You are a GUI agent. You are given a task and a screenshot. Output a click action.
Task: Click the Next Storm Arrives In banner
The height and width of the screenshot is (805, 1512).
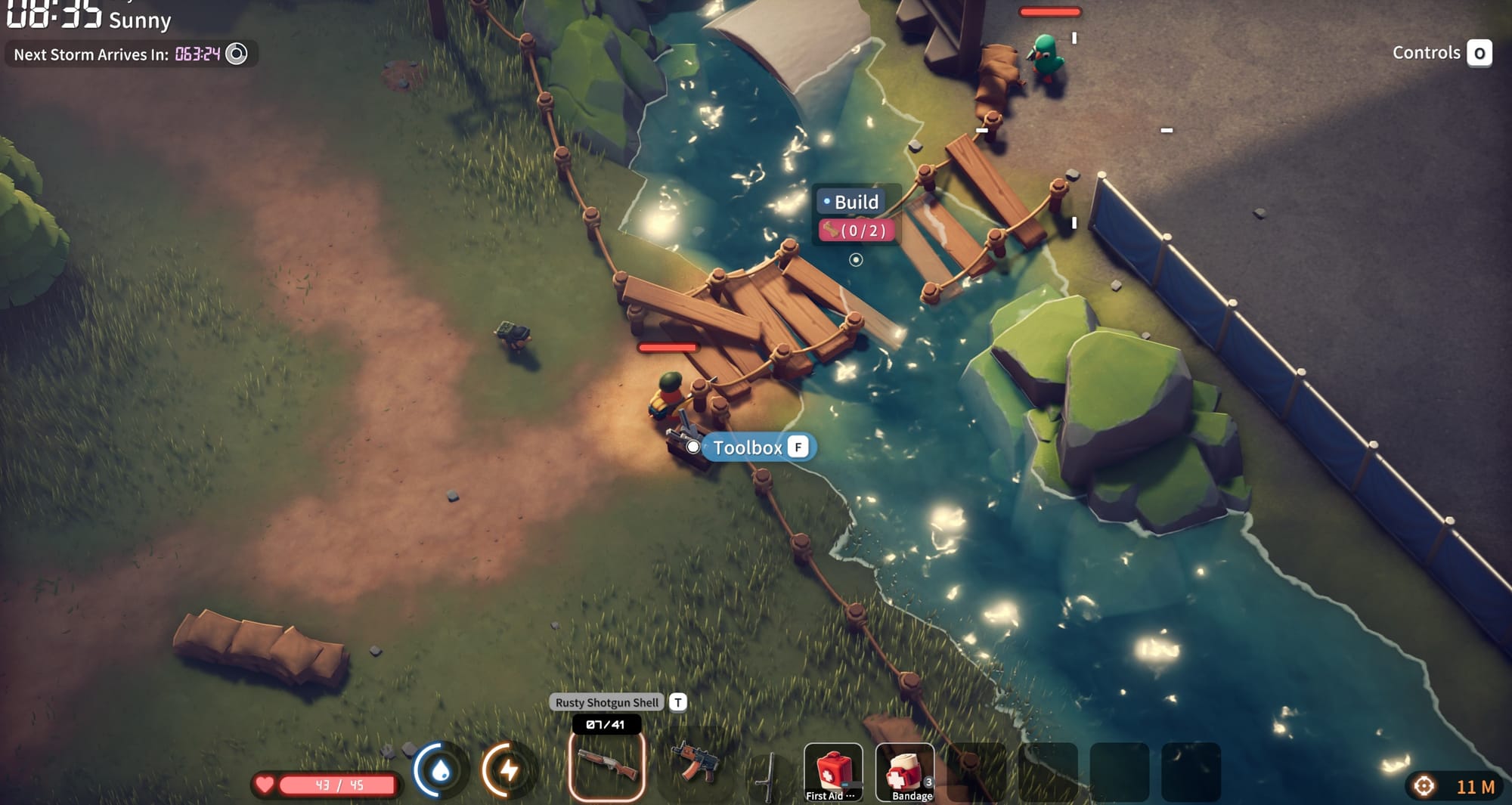pos(91,54)
